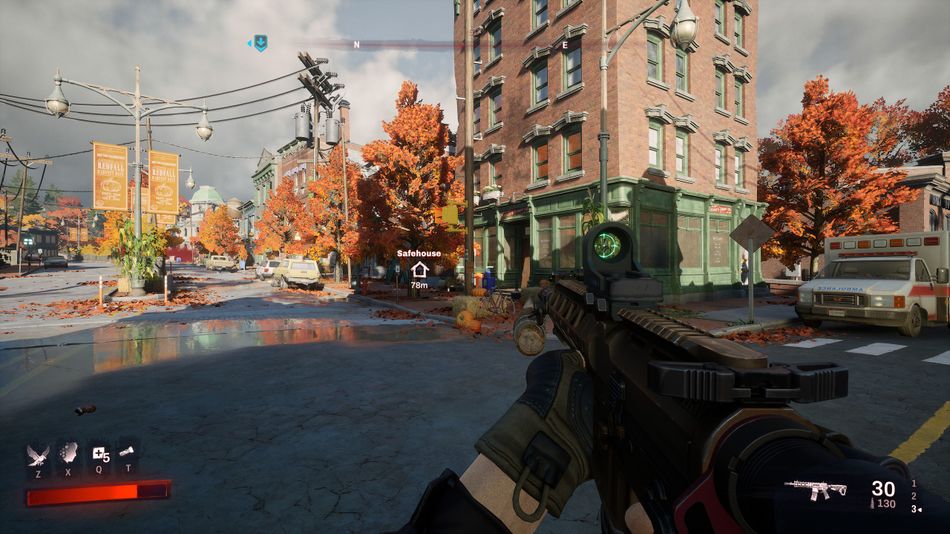Click the Safehouse objective marker
The height and width of the screenshot is (534, 950).
point(419,269)
